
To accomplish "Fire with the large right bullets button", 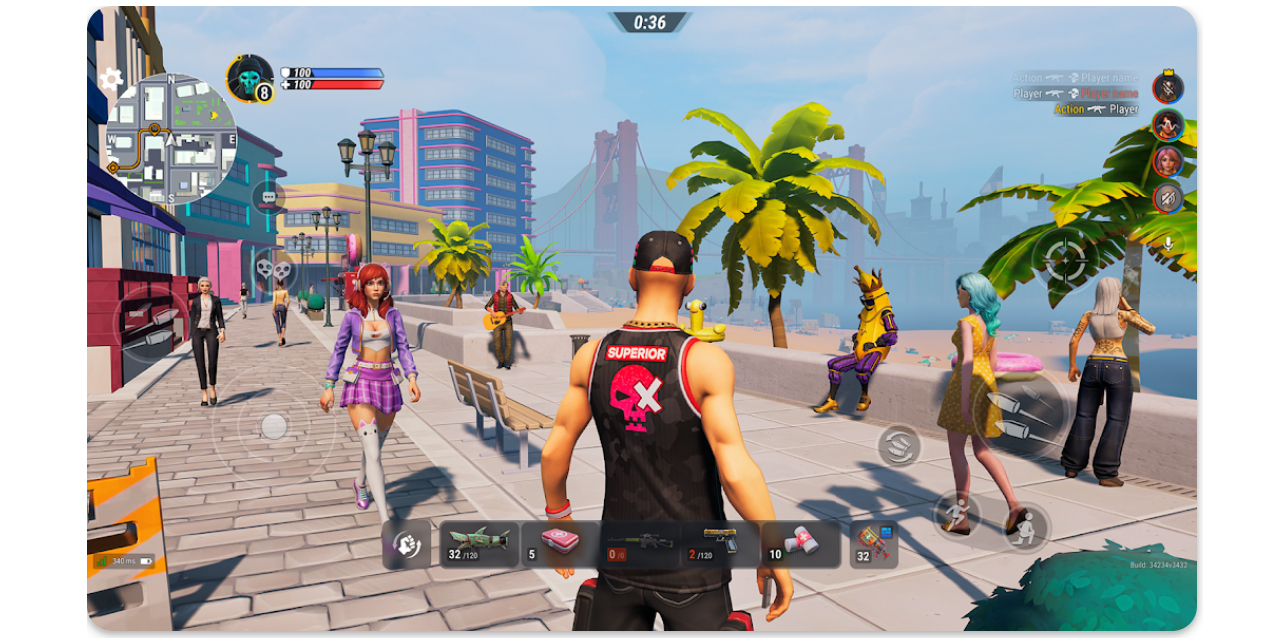I will click(1018, 415).
